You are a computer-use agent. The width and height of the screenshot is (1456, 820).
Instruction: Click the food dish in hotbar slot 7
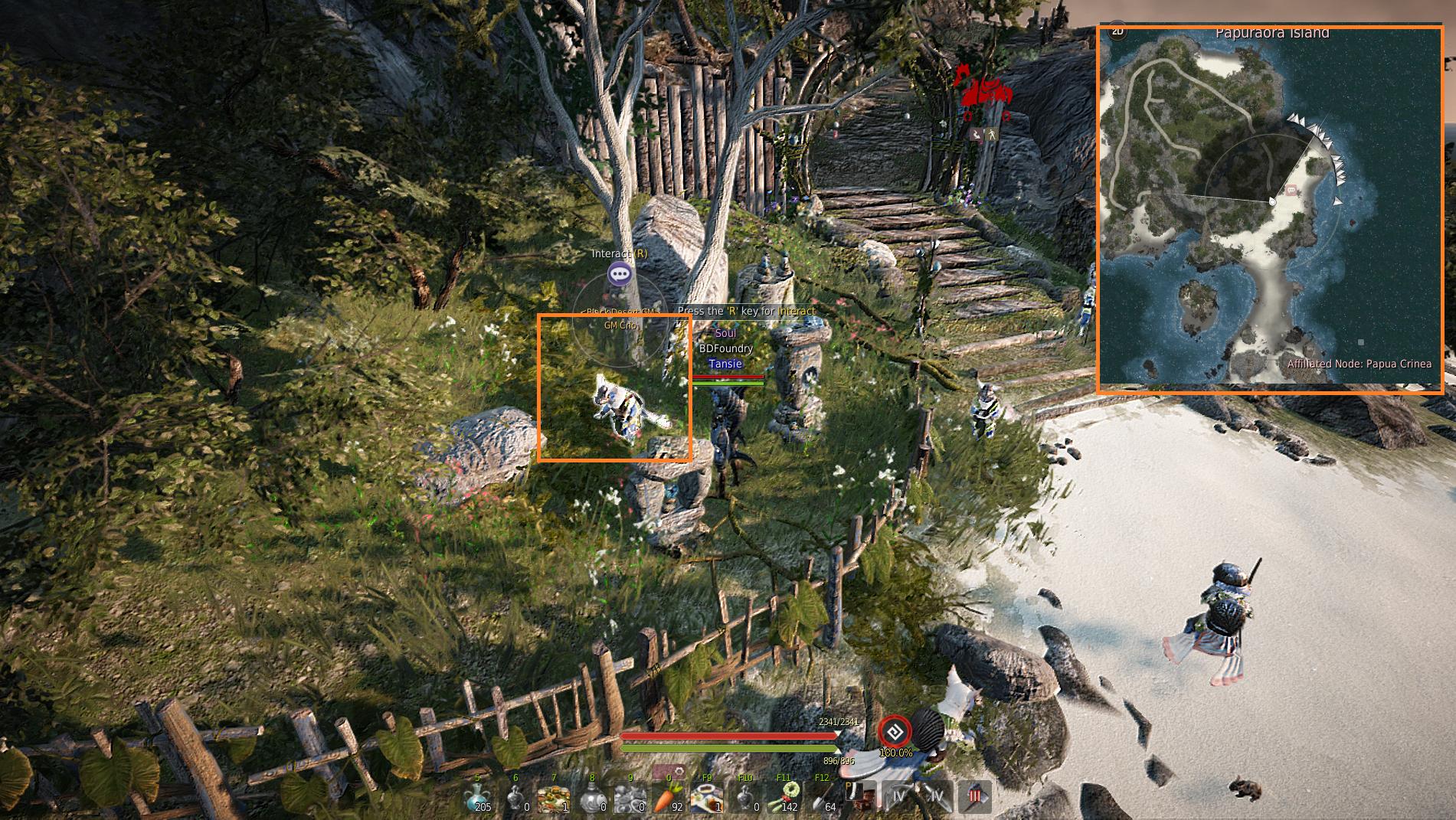pyautogui.click(x=554, y=797)
